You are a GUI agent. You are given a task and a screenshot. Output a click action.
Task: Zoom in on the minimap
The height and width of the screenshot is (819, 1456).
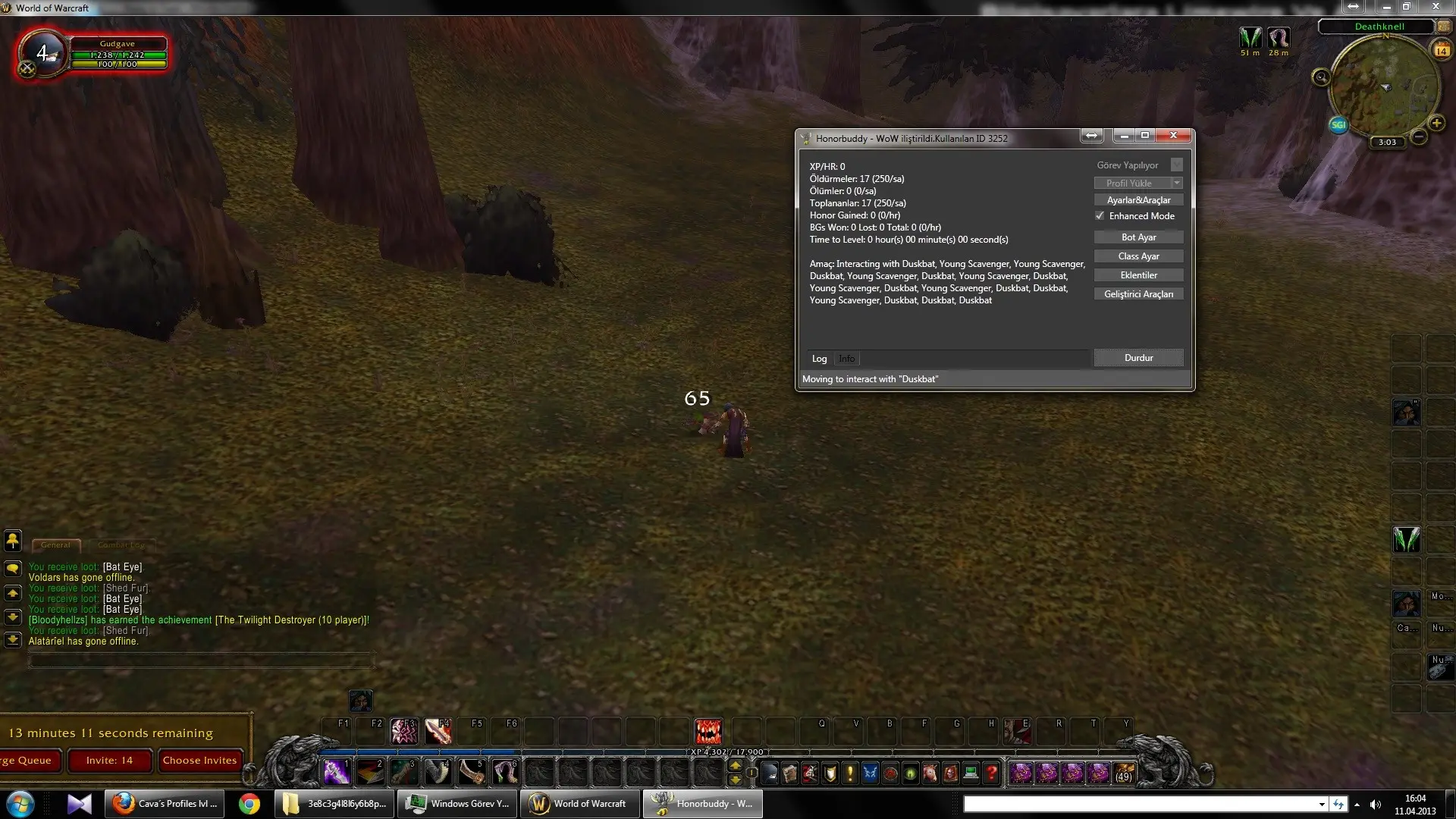(1436, 123)
